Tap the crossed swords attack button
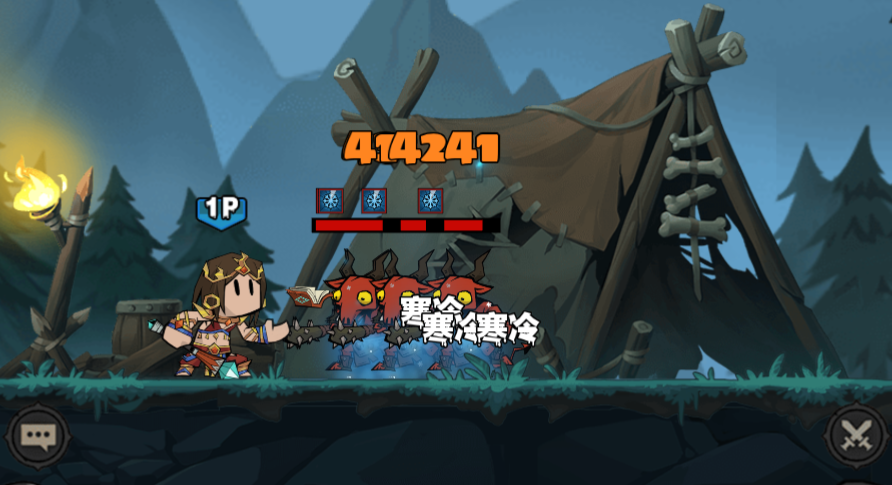 pyautogui.click(x=855, y=436)
